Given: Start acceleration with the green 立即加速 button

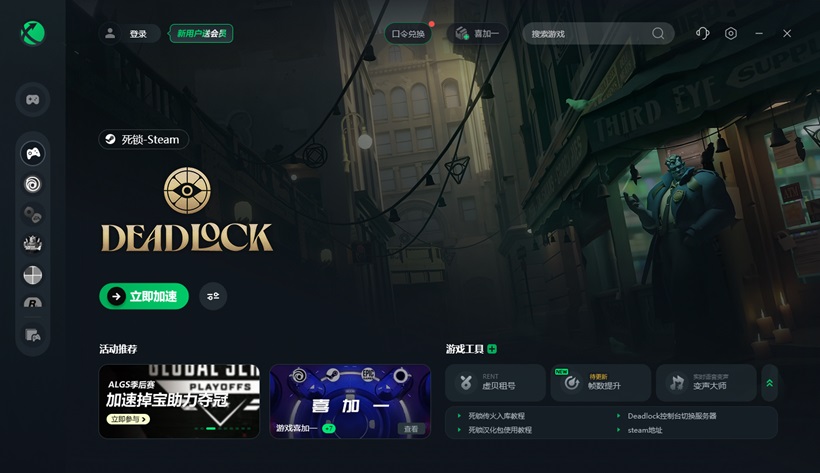Looking at the screenshot, I should coord(144,296).
